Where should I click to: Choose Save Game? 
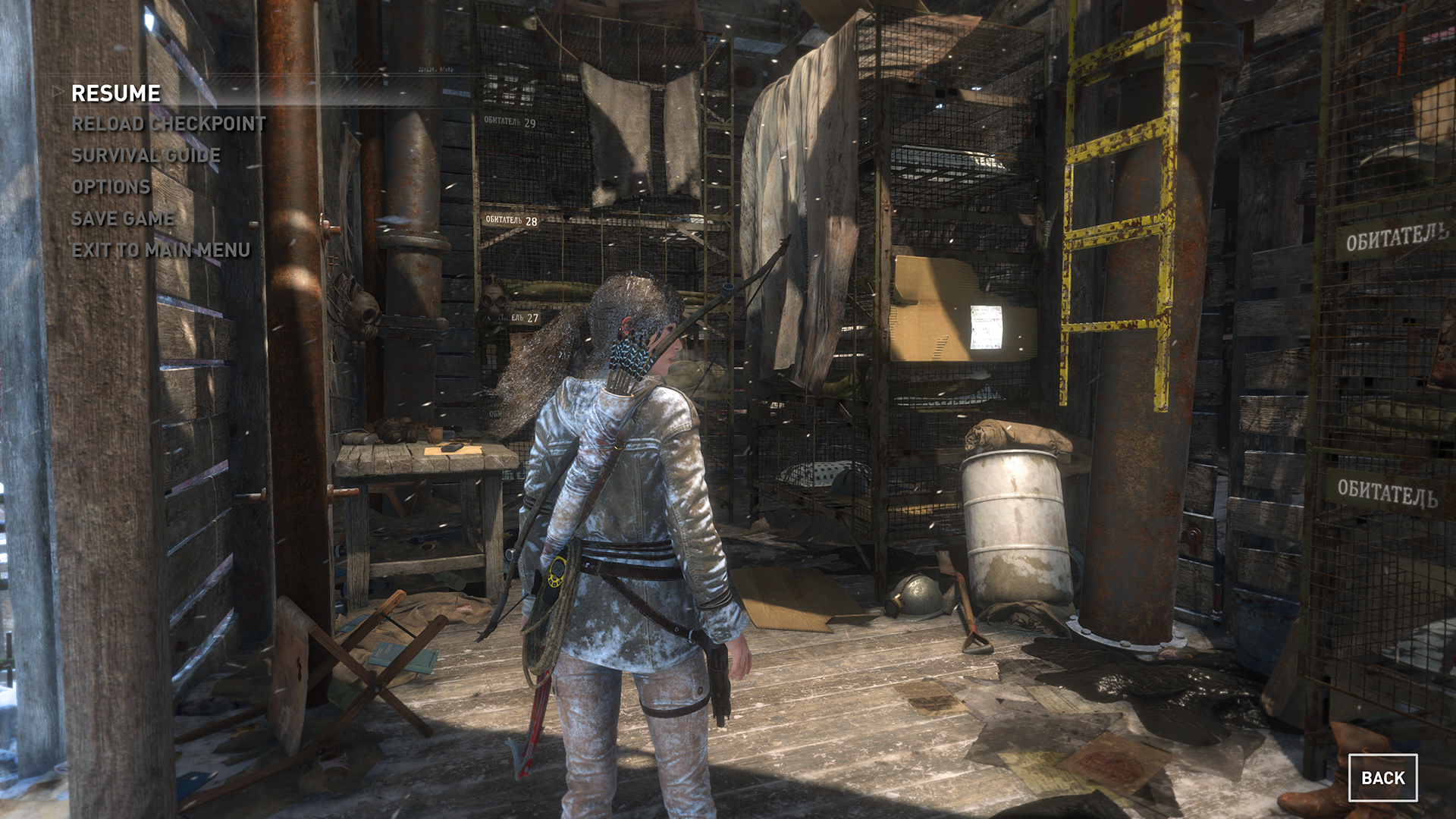[x=123, y=218]
